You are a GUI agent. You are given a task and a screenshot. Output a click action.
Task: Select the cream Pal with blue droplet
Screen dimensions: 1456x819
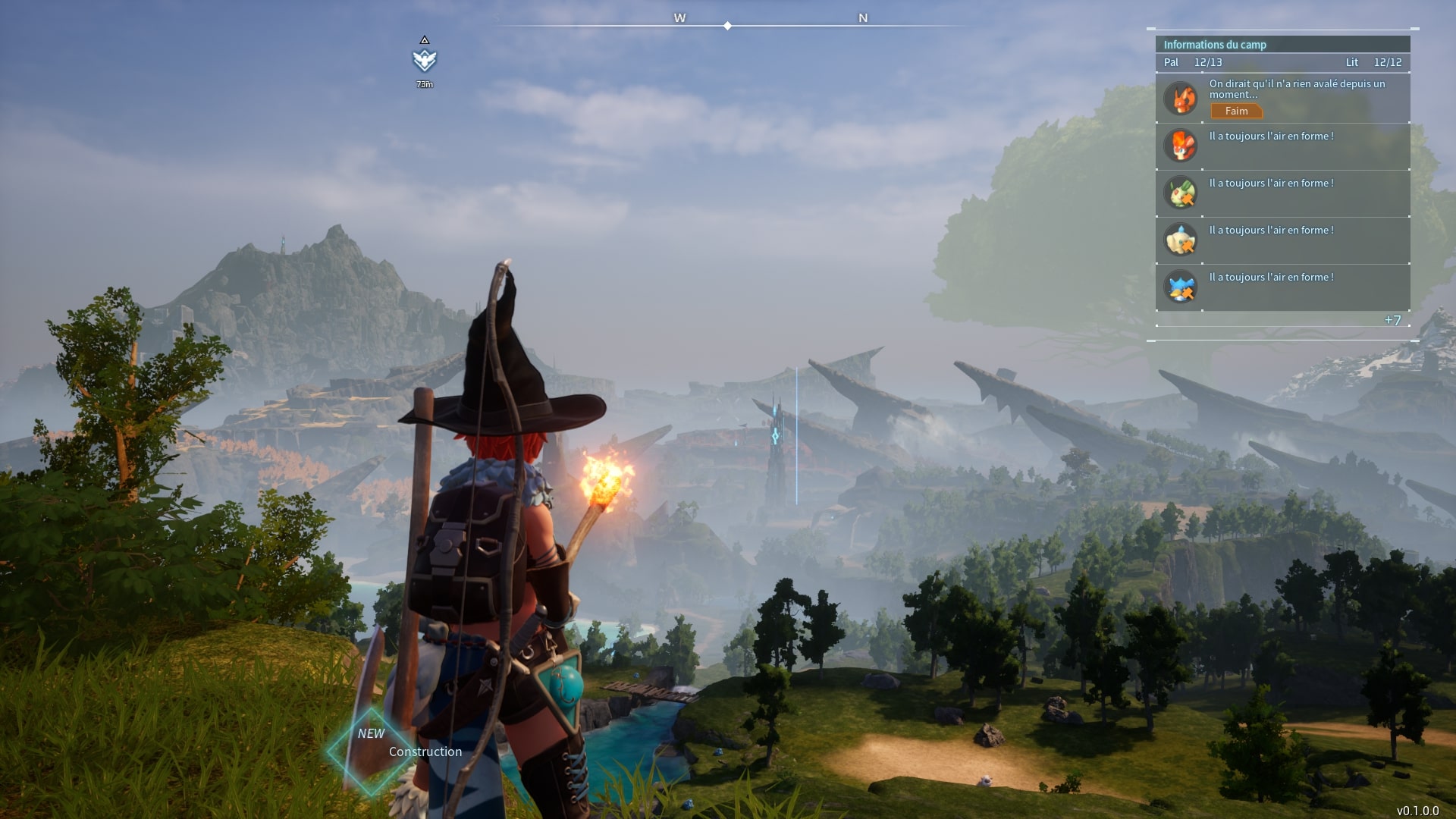click(x=1181, y=240)
